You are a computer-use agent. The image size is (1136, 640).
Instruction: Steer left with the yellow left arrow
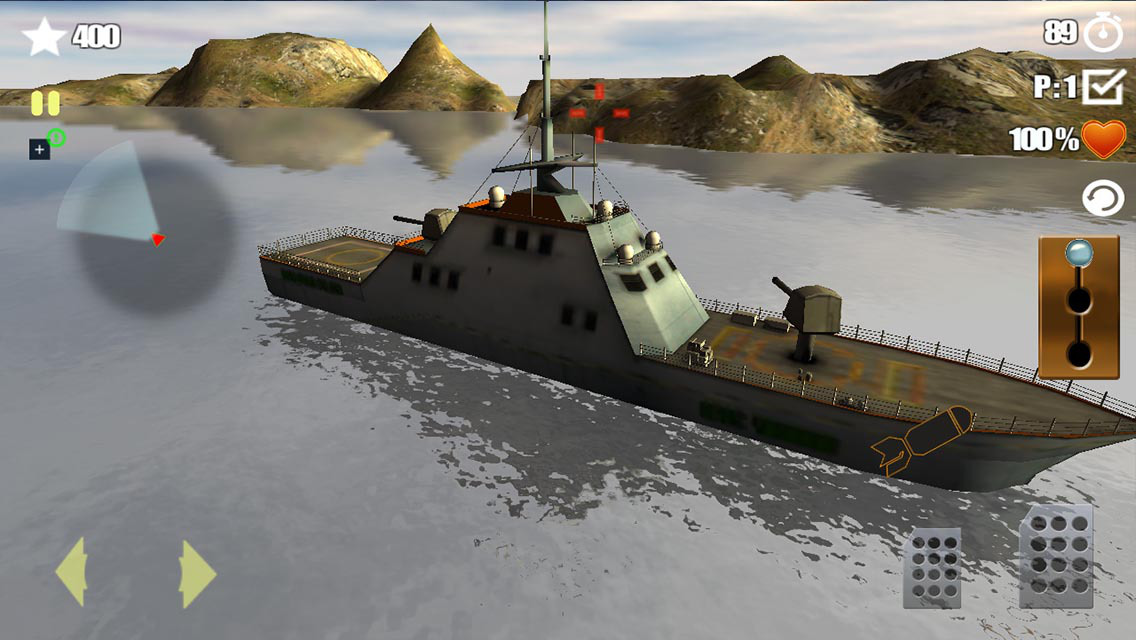(x=71, y=573)
